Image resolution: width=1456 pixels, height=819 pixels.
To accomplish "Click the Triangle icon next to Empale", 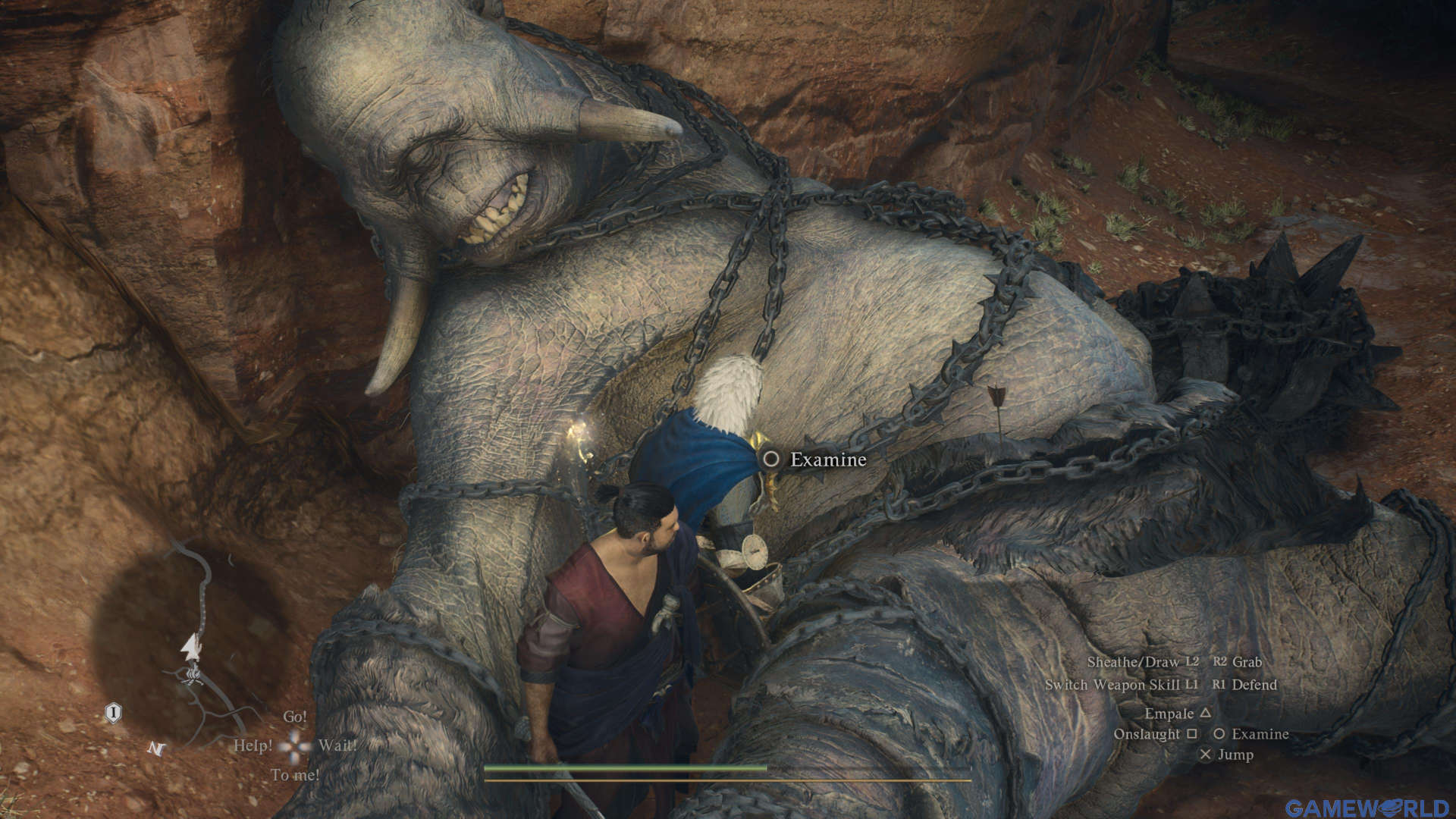I will click(1206, 714).
